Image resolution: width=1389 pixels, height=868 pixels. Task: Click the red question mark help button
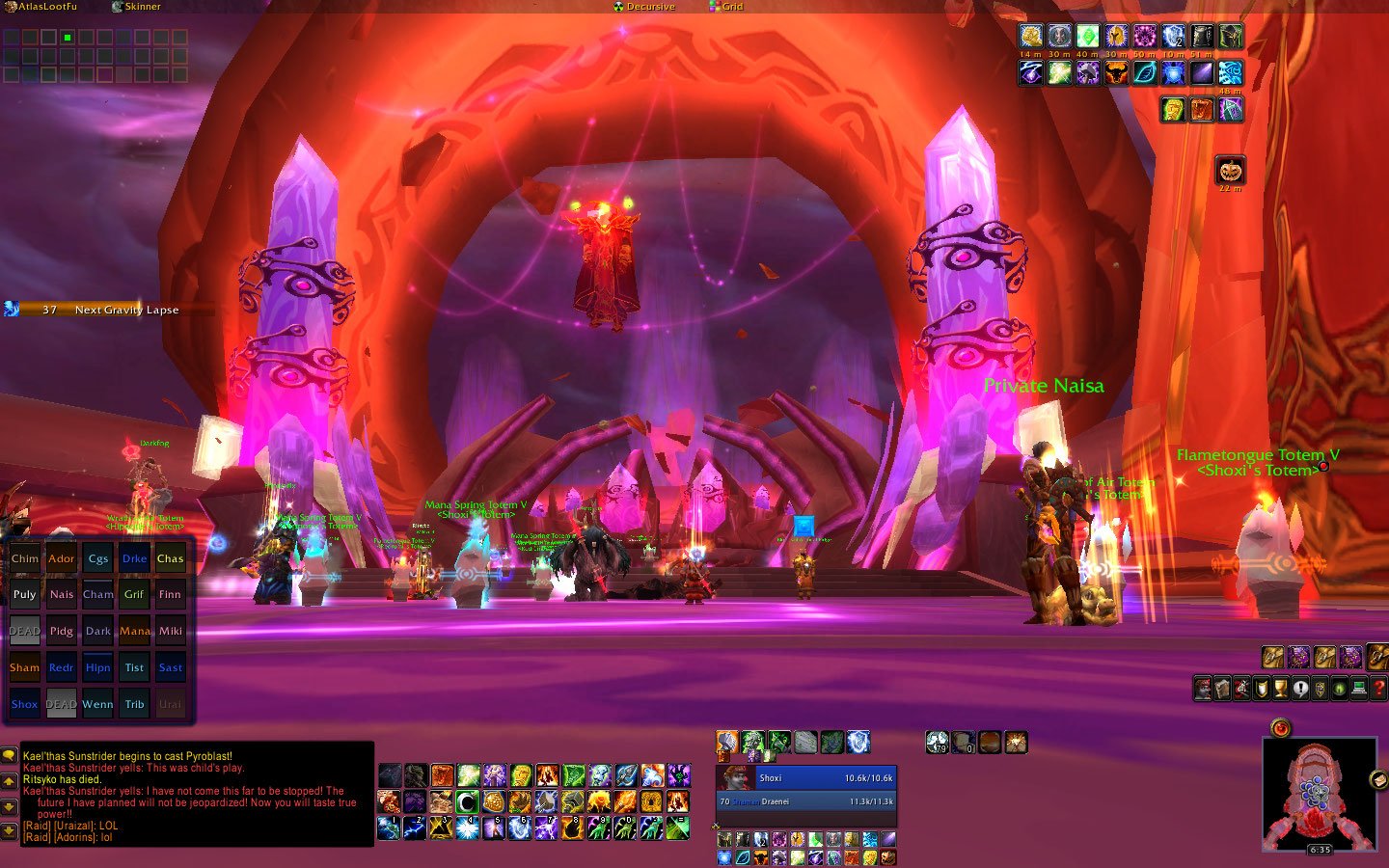point(1378,689)
